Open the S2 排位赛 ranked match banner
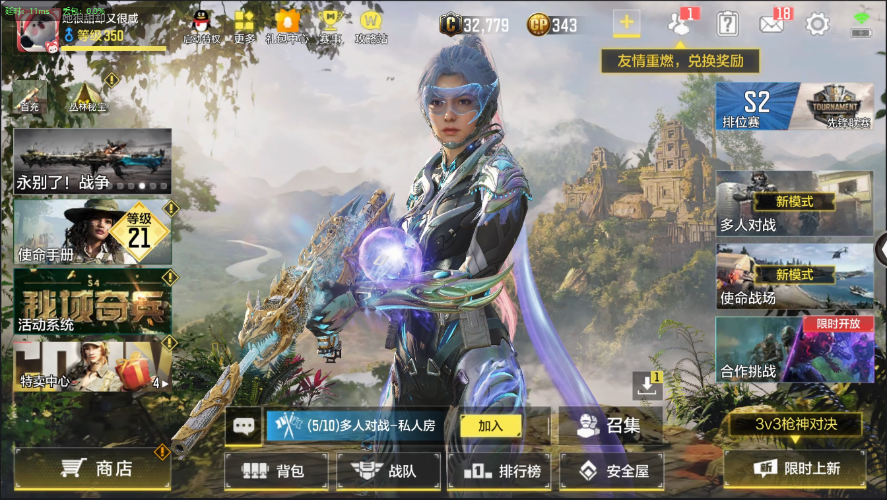887x500 pixels. point(757,107)
